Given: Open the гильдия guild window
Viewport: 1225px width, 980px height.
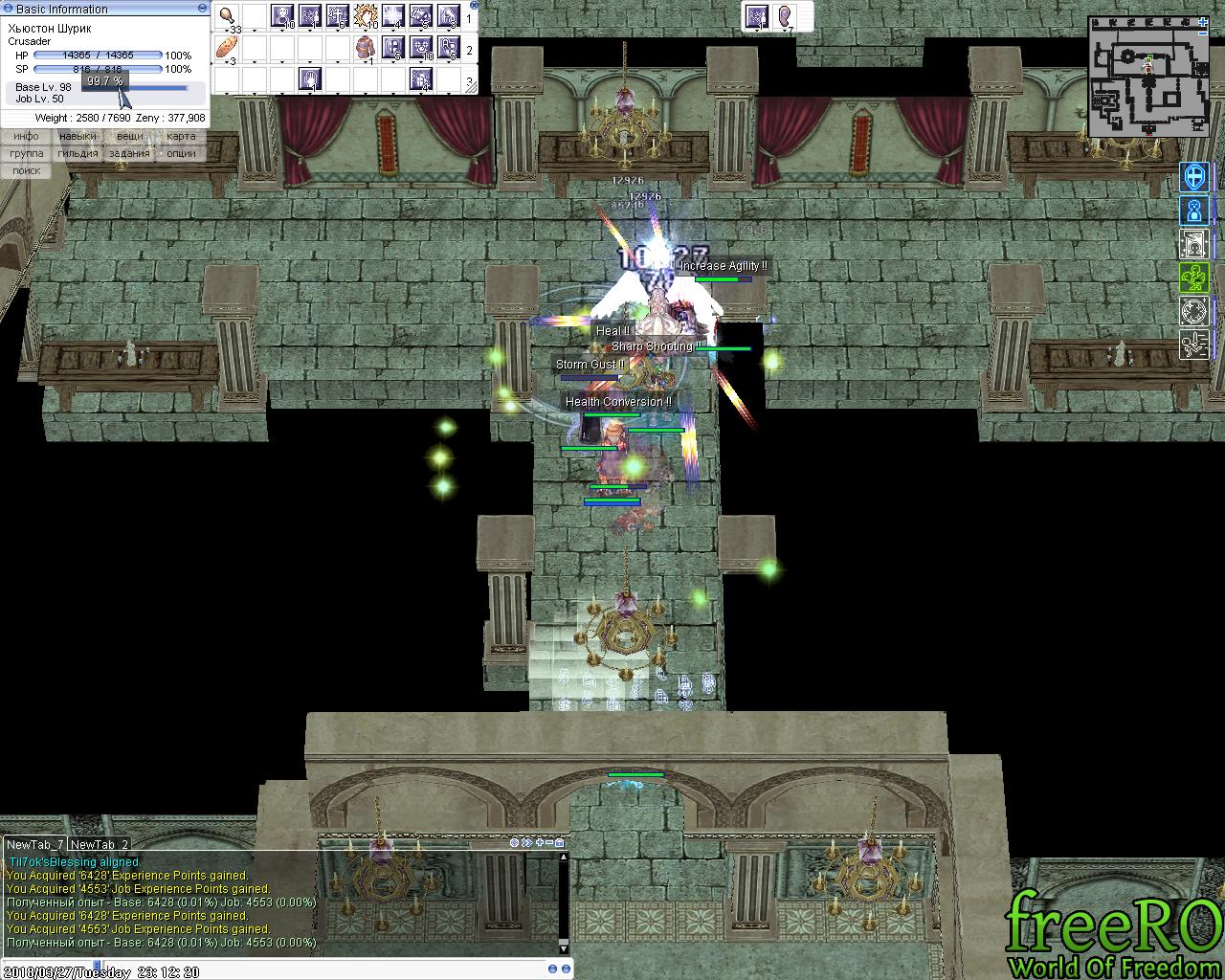Looking at the screenshot, I should tap(78, 153).
